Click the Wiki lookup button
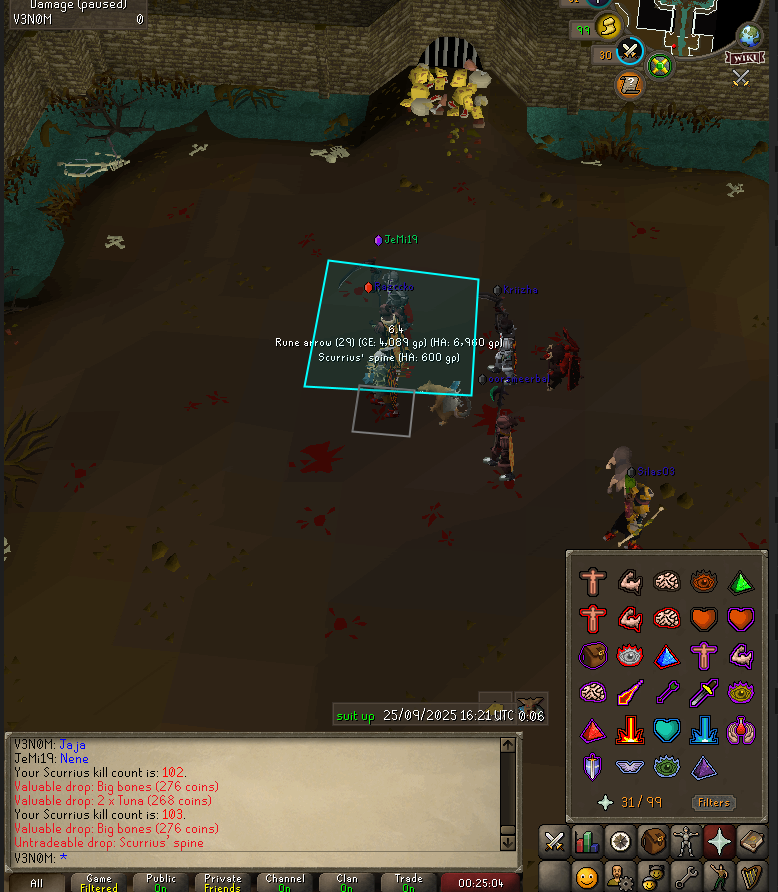This screenshot has height=892, width=778. point(741,58)
